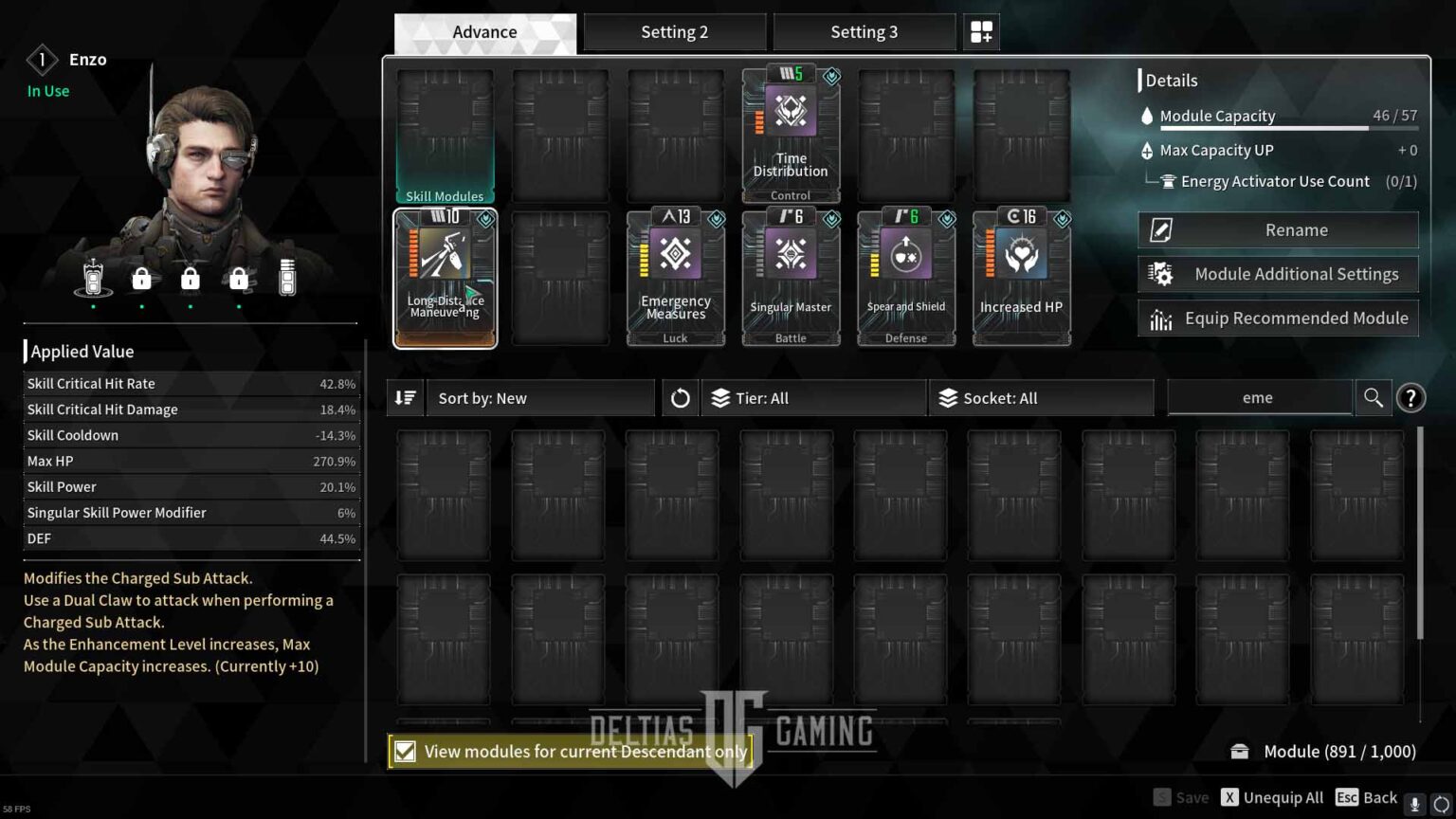This screenshot has height=819, width=1456.
Task: Click the Equip Recommended Module button
Action: click(x=1278, y=318)
